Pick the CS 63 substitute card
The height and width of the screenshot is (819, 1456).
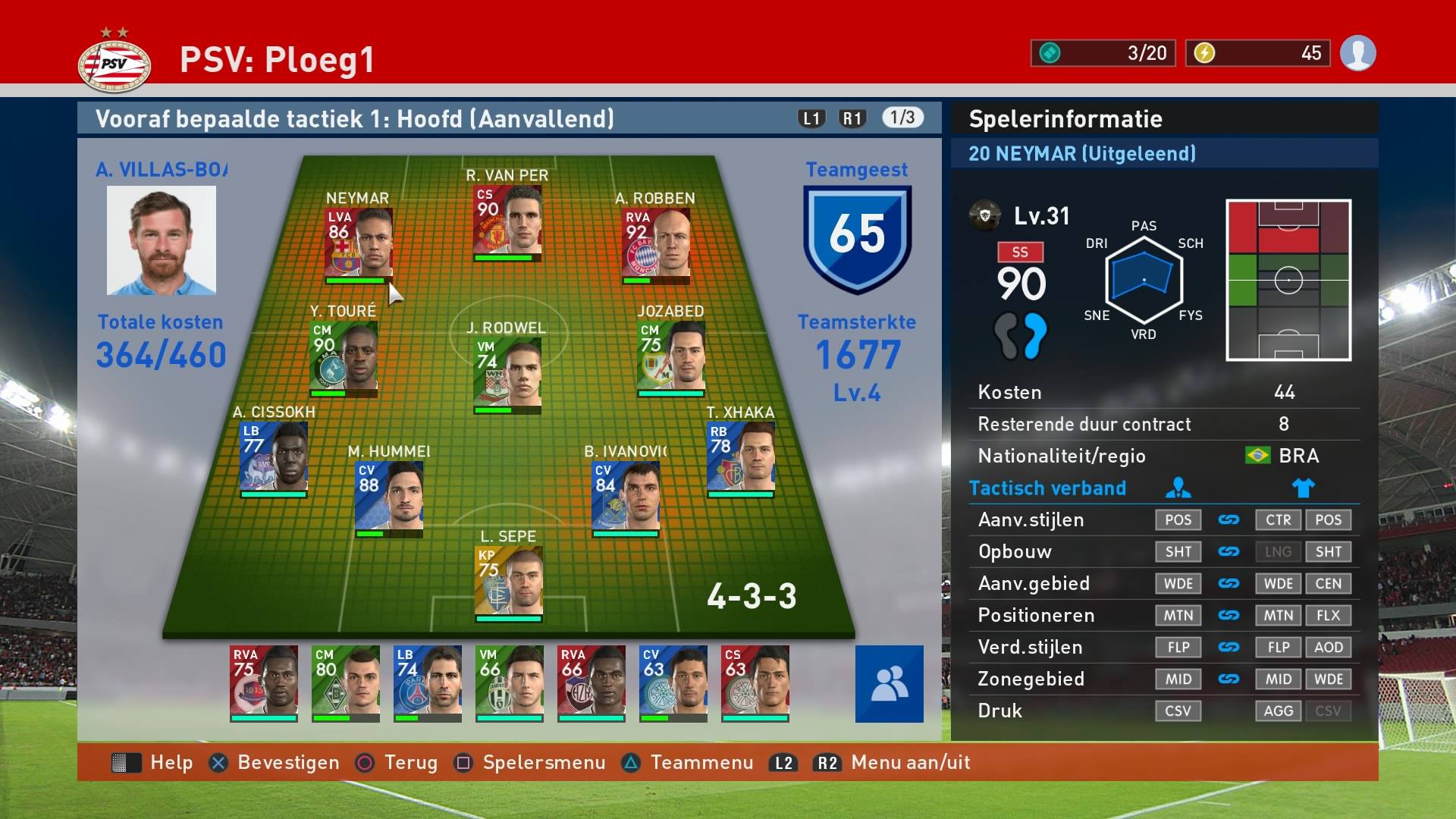755,682
